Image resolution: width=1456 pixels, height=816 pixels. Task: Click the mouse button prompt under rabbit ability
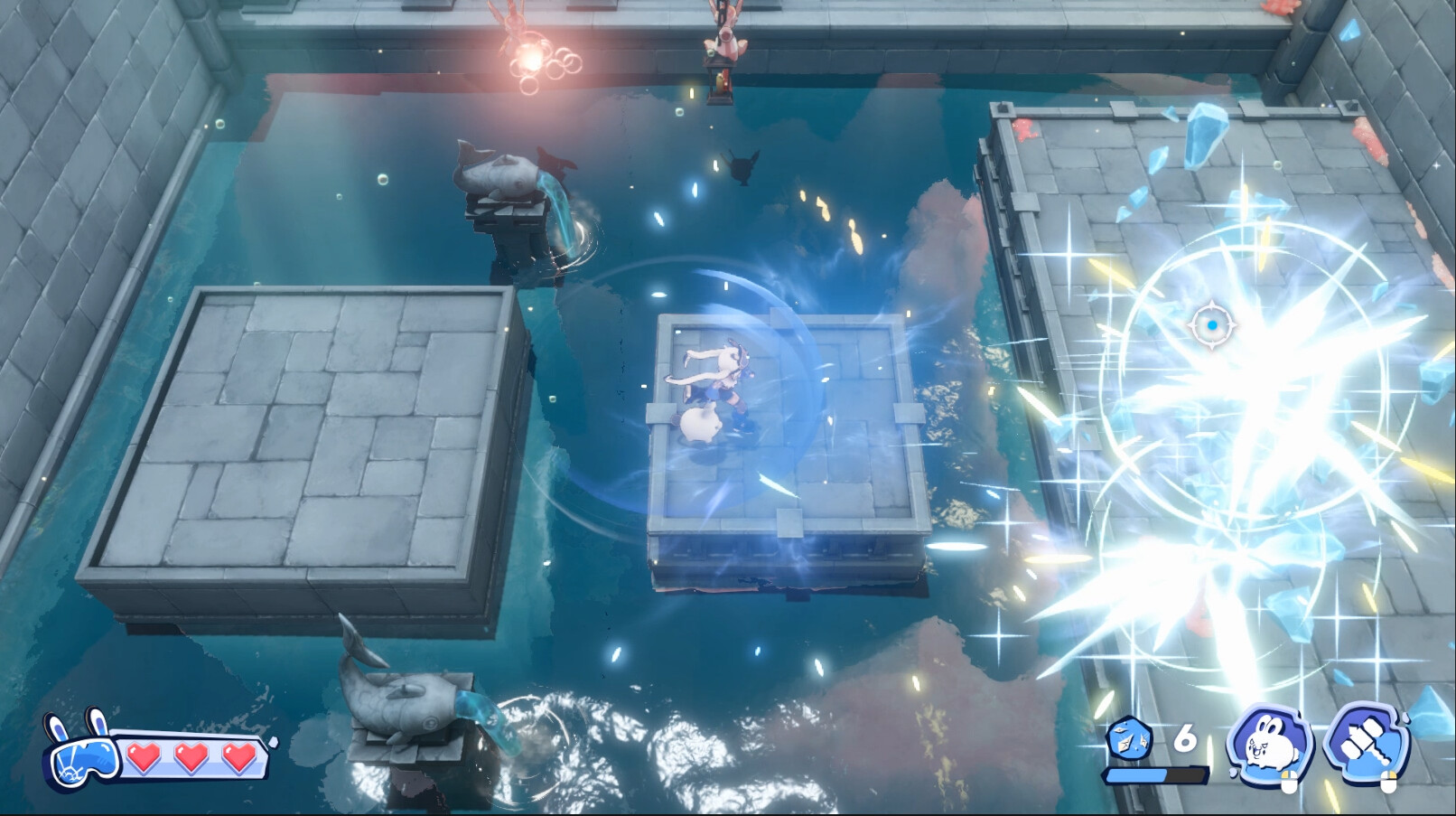tap(1290, 783)
